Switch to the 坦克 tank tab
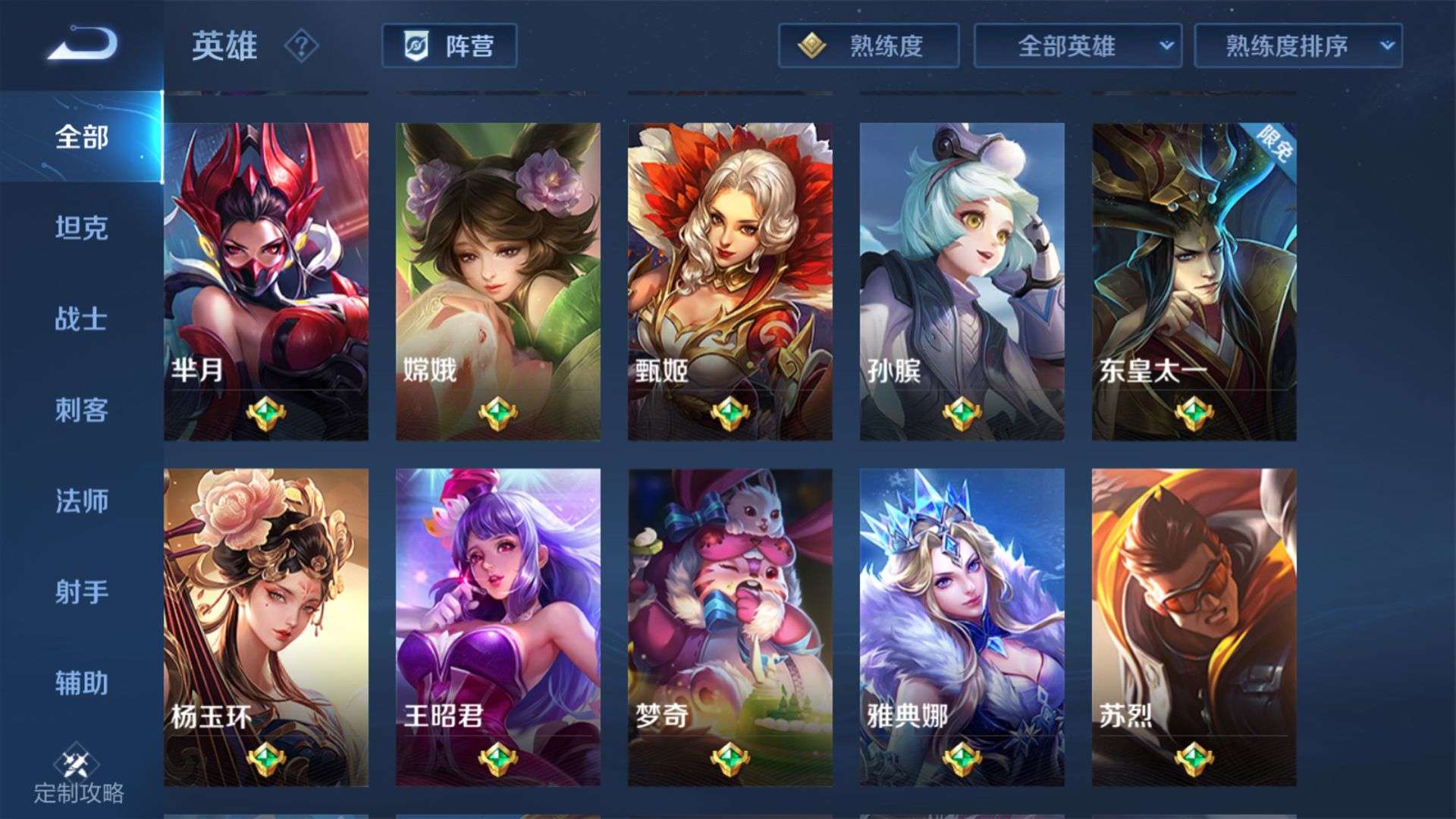This screenshot has height=819, width=1456. point(80,230)
